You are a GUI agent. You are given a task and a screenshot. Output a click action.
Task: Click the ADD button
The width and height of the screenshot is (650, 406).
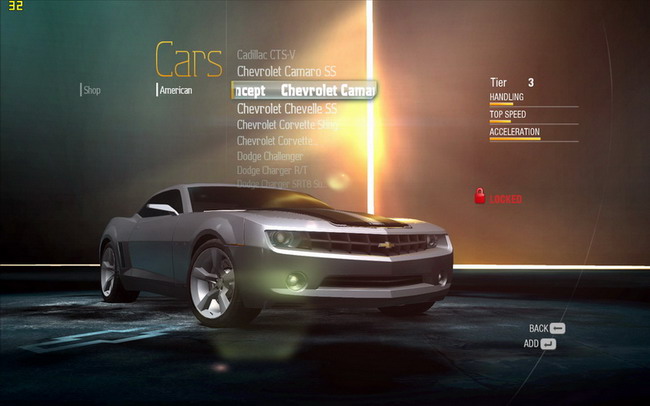click(x=540, y=344)
